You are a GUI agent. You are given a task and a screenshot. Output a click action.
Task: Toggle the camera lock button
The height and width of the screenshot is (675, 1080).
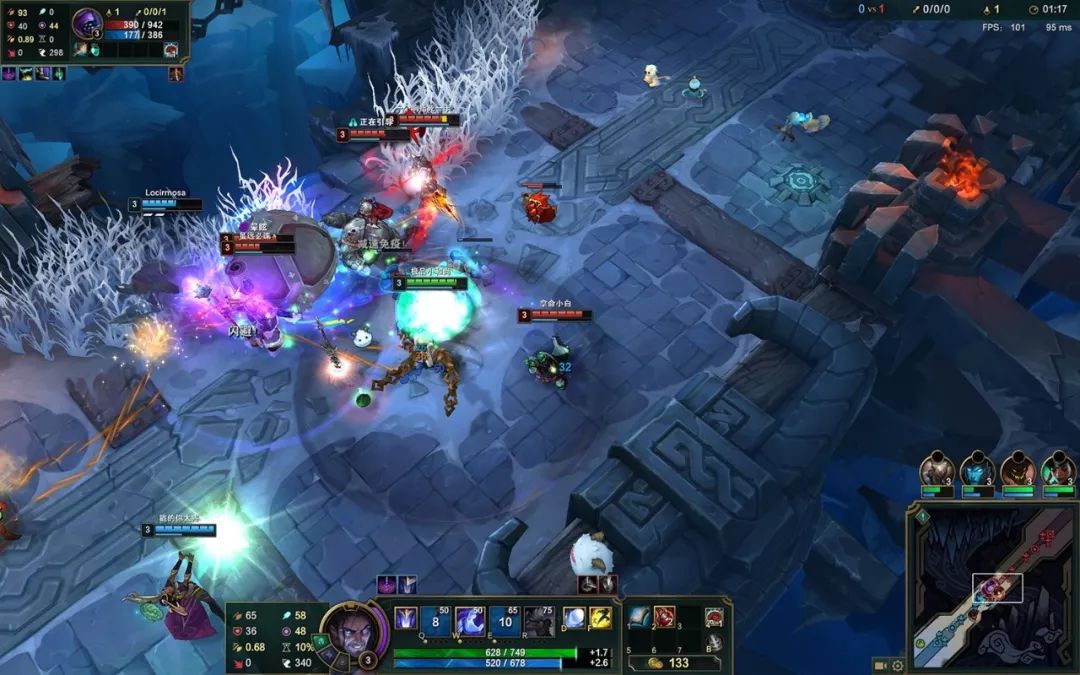coord(880,665)
